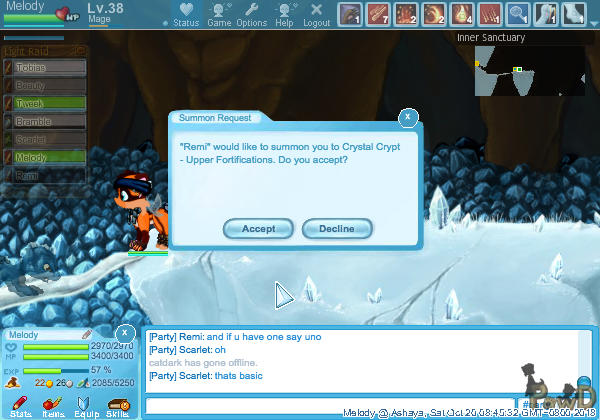Decline the summon to Crystal Crypt
Screen dimensions: 600x420
pyautogui.click(x=337, y=229)
